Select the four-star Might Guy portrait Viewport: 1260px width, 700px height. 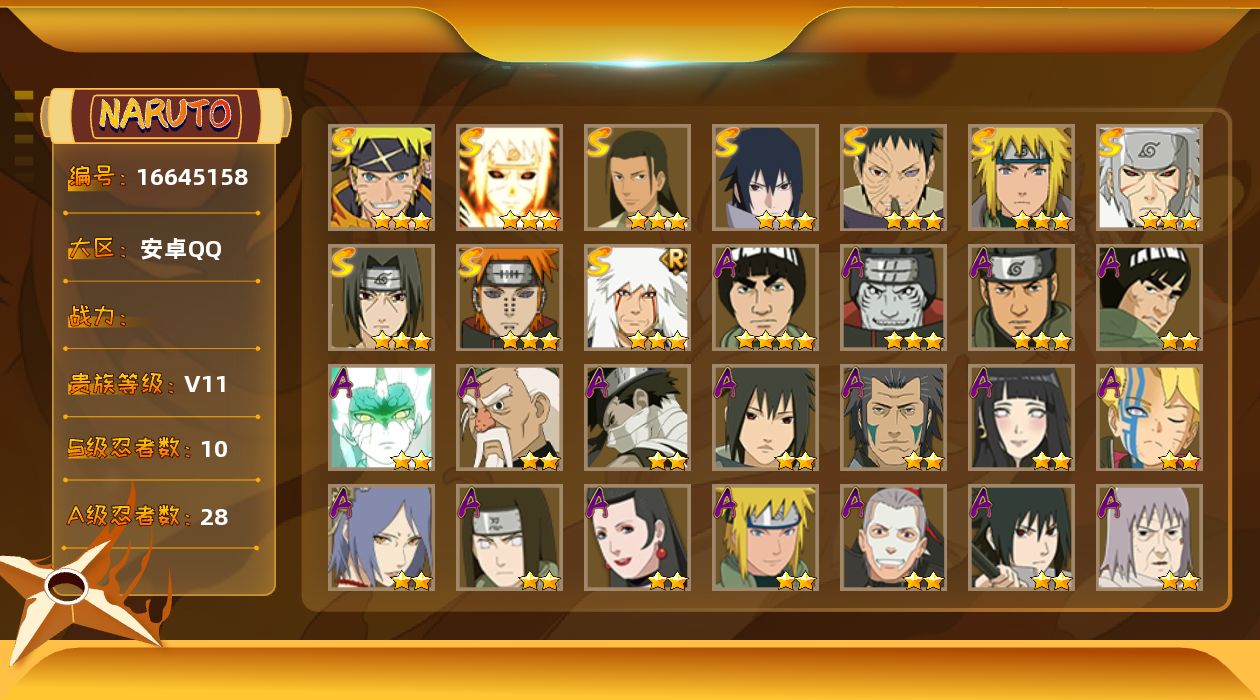765,298
